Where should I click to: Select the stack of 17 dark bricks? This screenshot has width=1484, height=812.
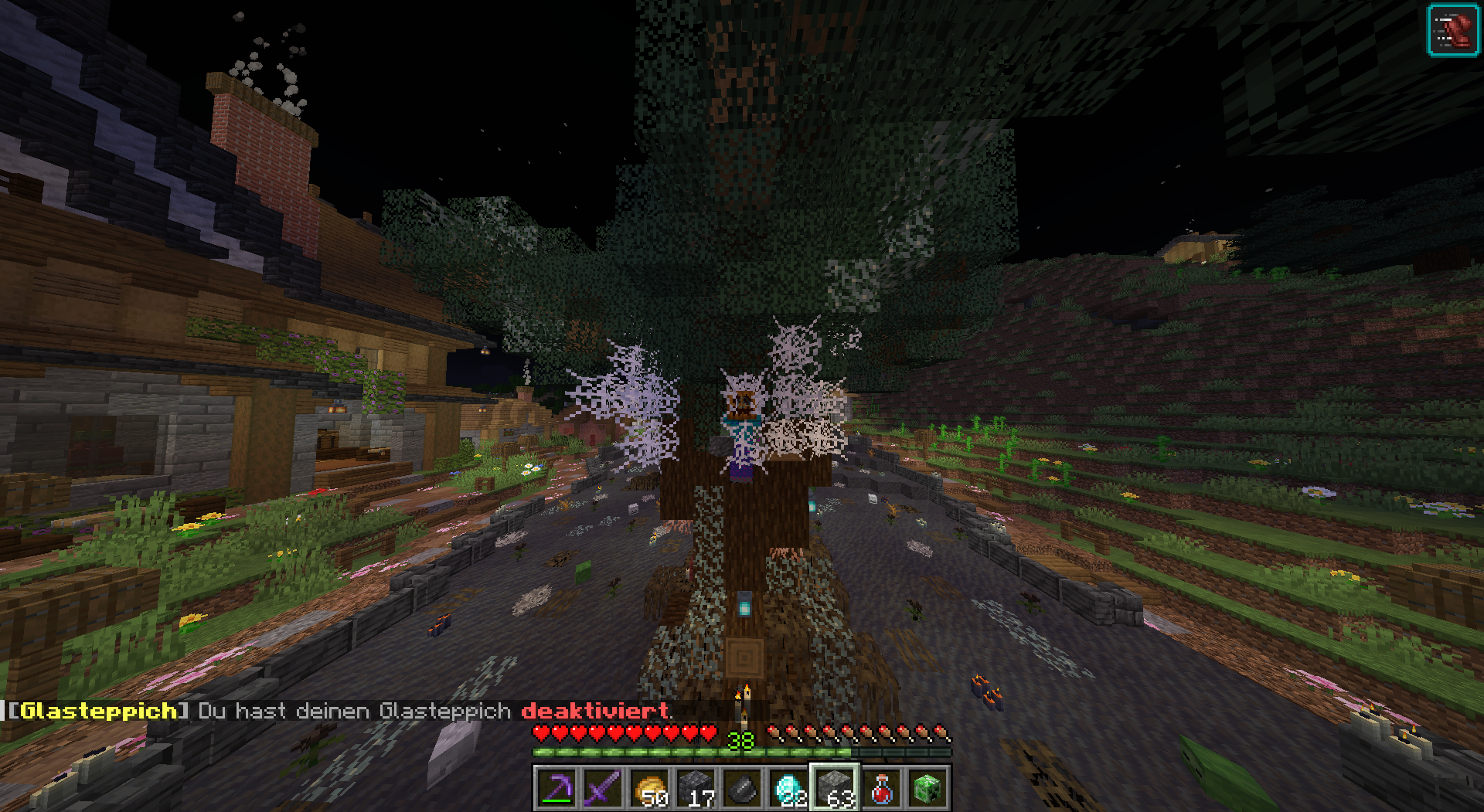click(696, 789)
